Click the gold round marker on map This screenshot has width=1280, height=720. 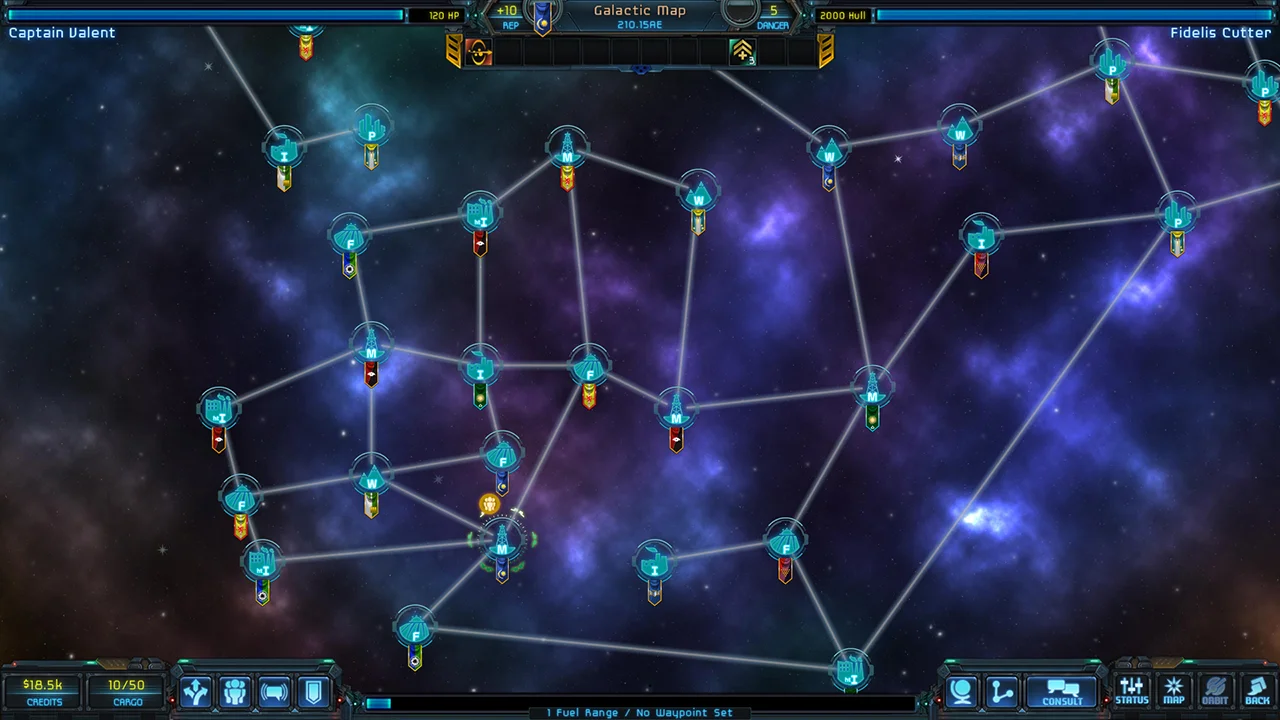[x=489, y=505]
